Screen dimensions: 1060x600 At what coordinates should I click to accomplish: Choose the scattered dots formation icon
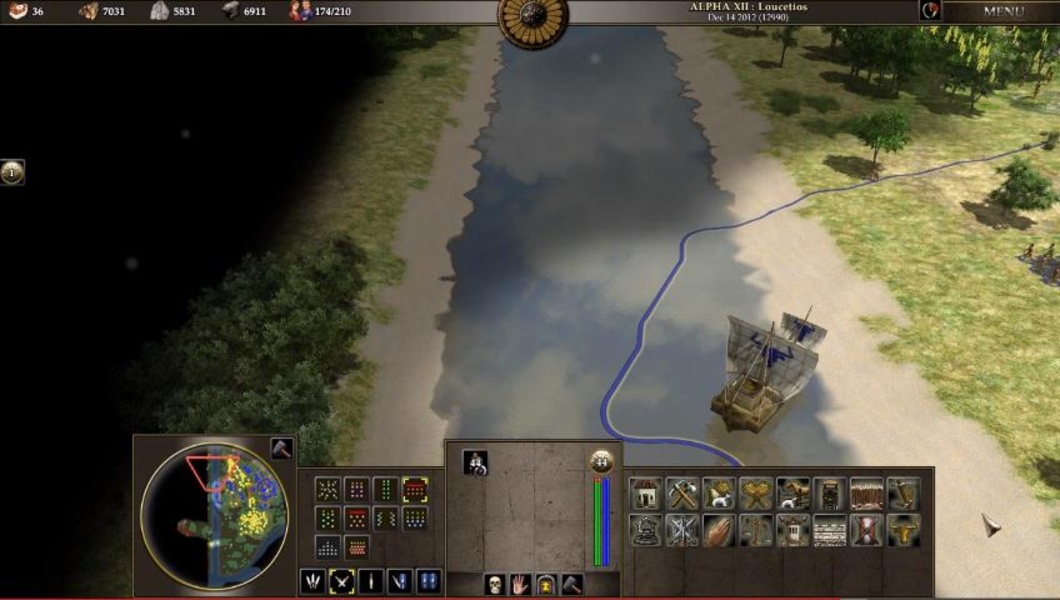click(327, 490)
